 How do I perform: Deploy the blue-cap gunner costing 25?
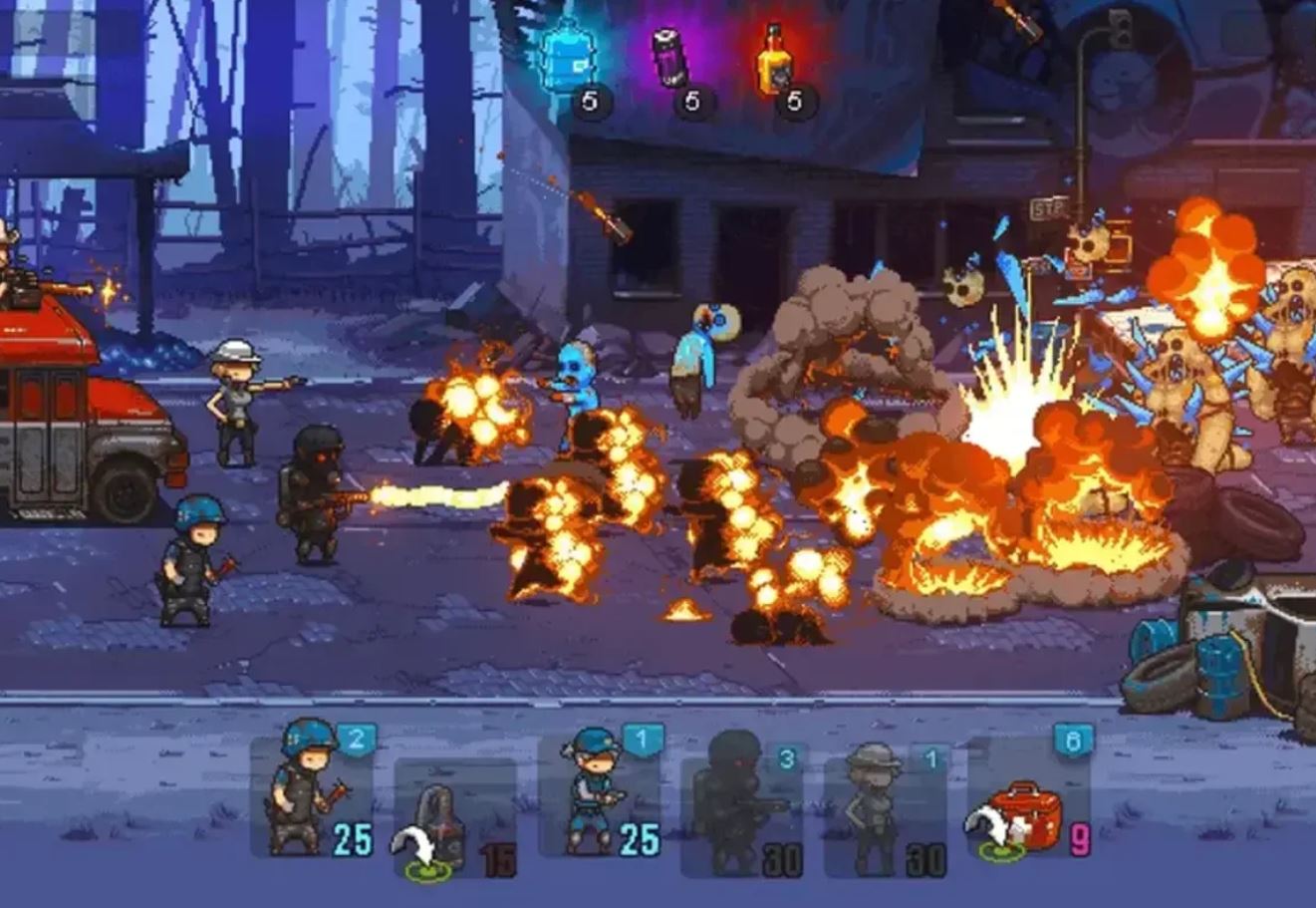tap(600, 794)
